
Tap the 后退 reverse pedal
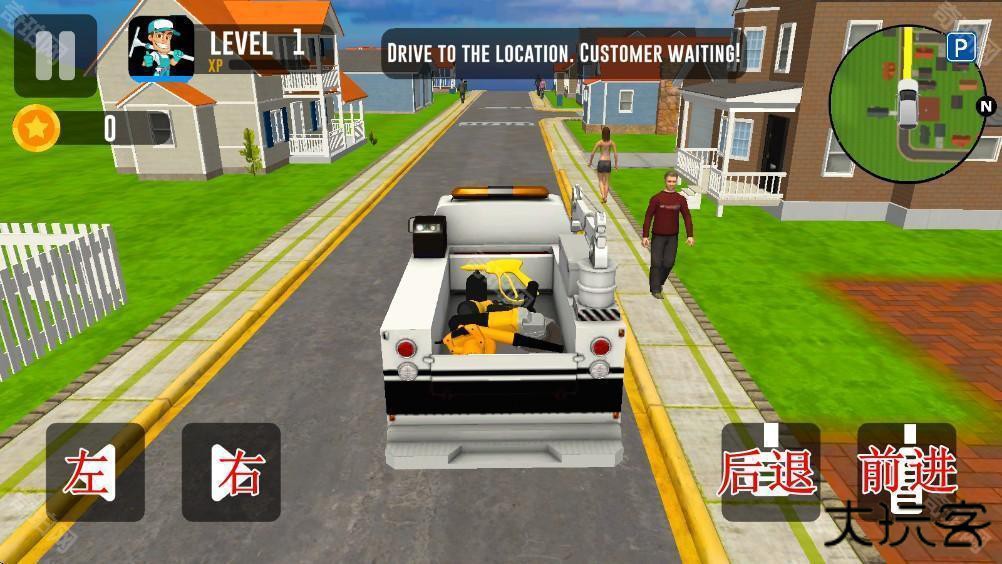pyautogui.click(x=770, y=472)
